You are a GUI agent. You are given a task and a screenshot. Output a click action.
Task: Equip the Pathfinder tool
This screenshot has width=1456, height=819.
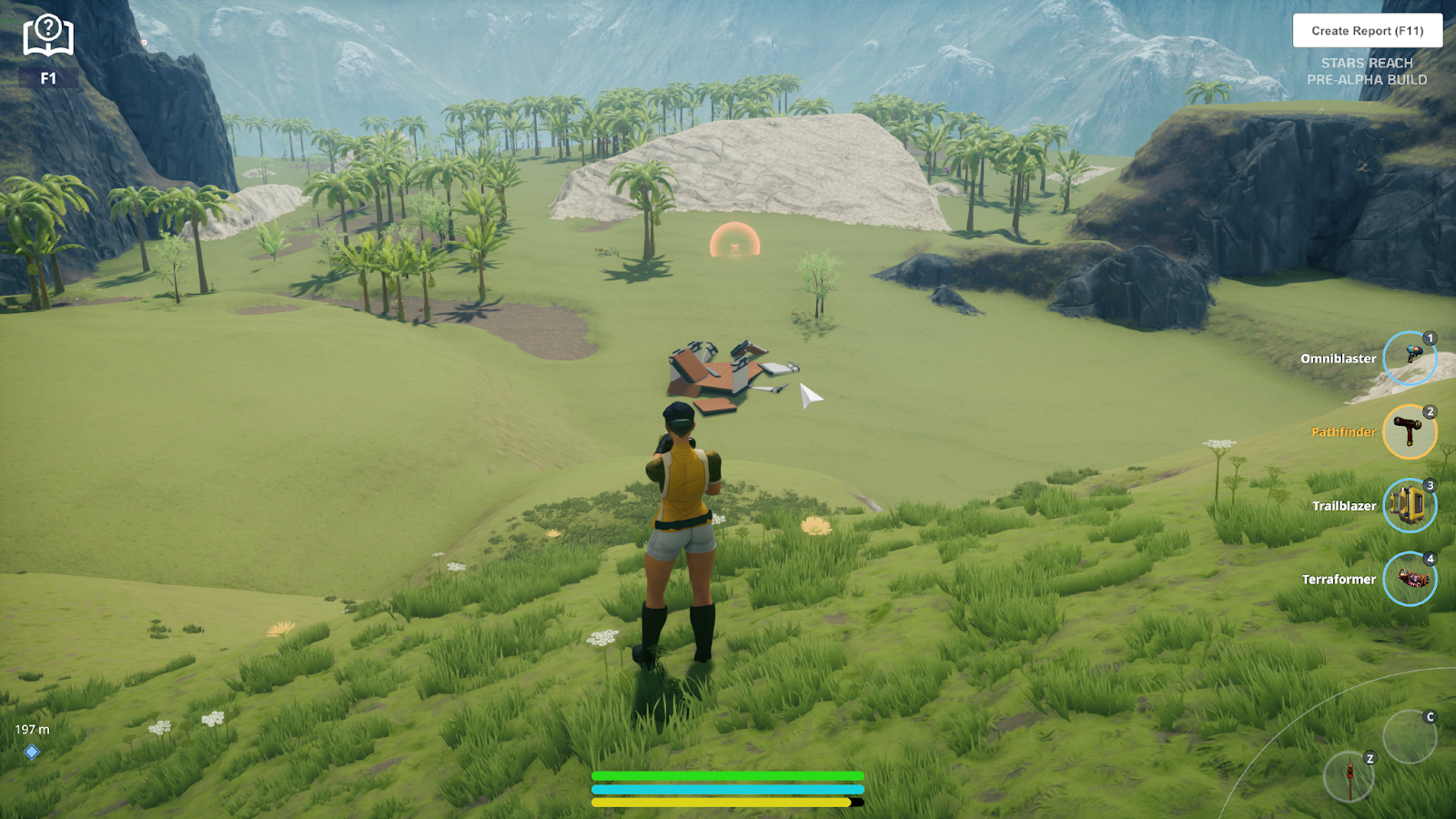pos(1409,431)
